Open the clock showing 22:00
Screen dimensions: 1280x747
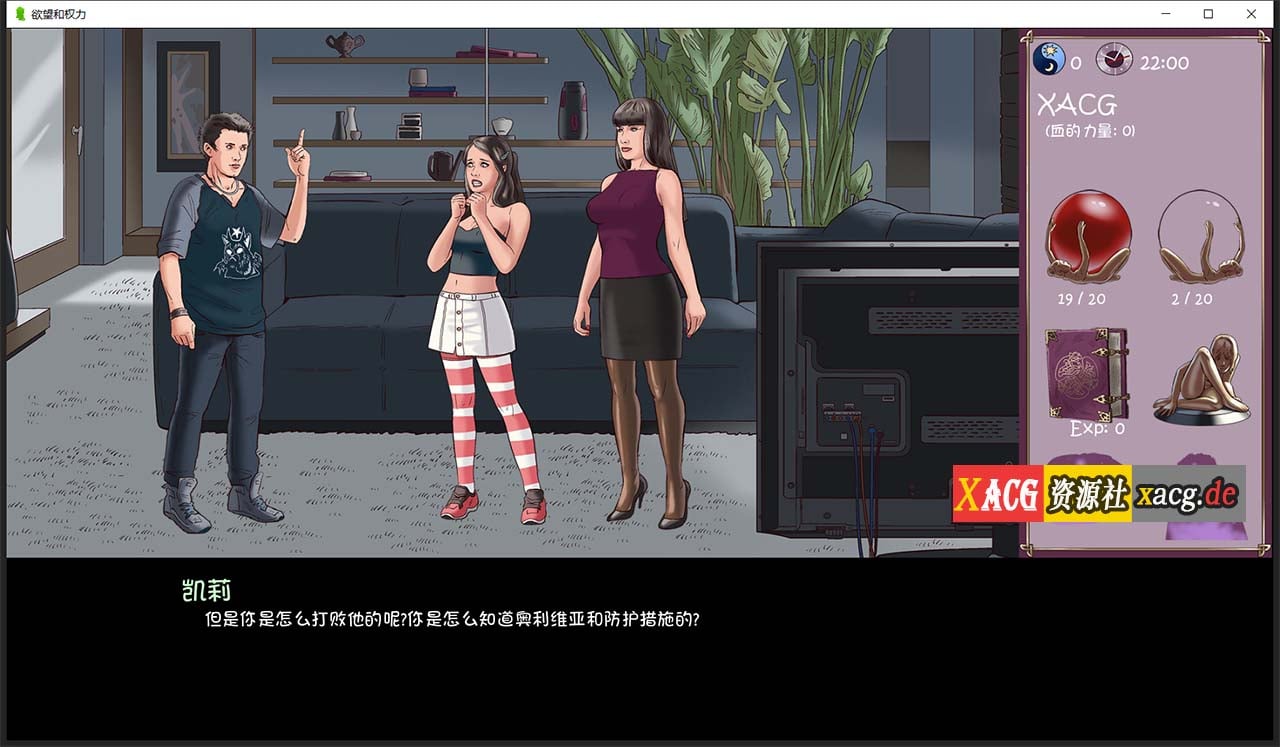point(1113,58)
